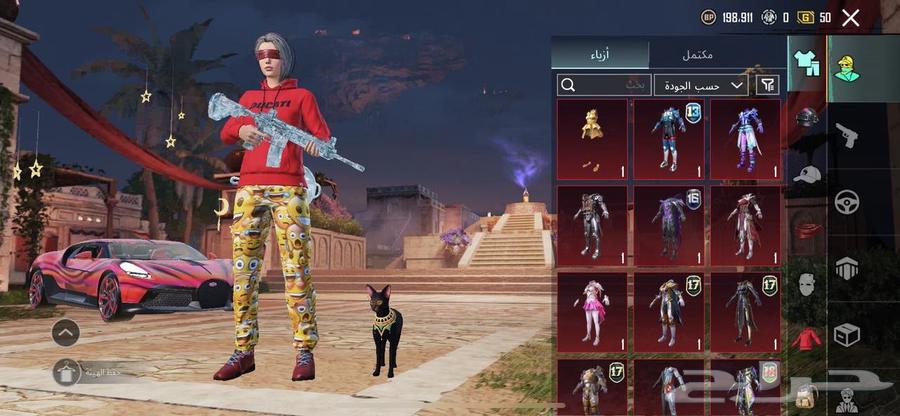Show the helmet category
The width and height of the screenshot is (900, 416).
806,120
